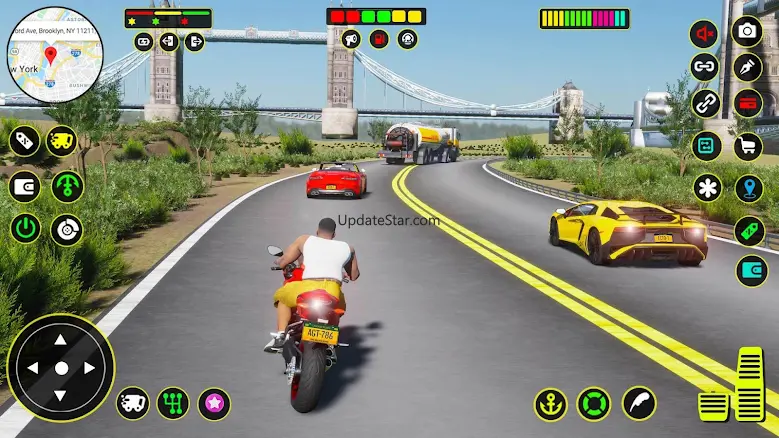Open the gear shifter control
The height and width of the screenshot is (438, 779).
point(173,403)
